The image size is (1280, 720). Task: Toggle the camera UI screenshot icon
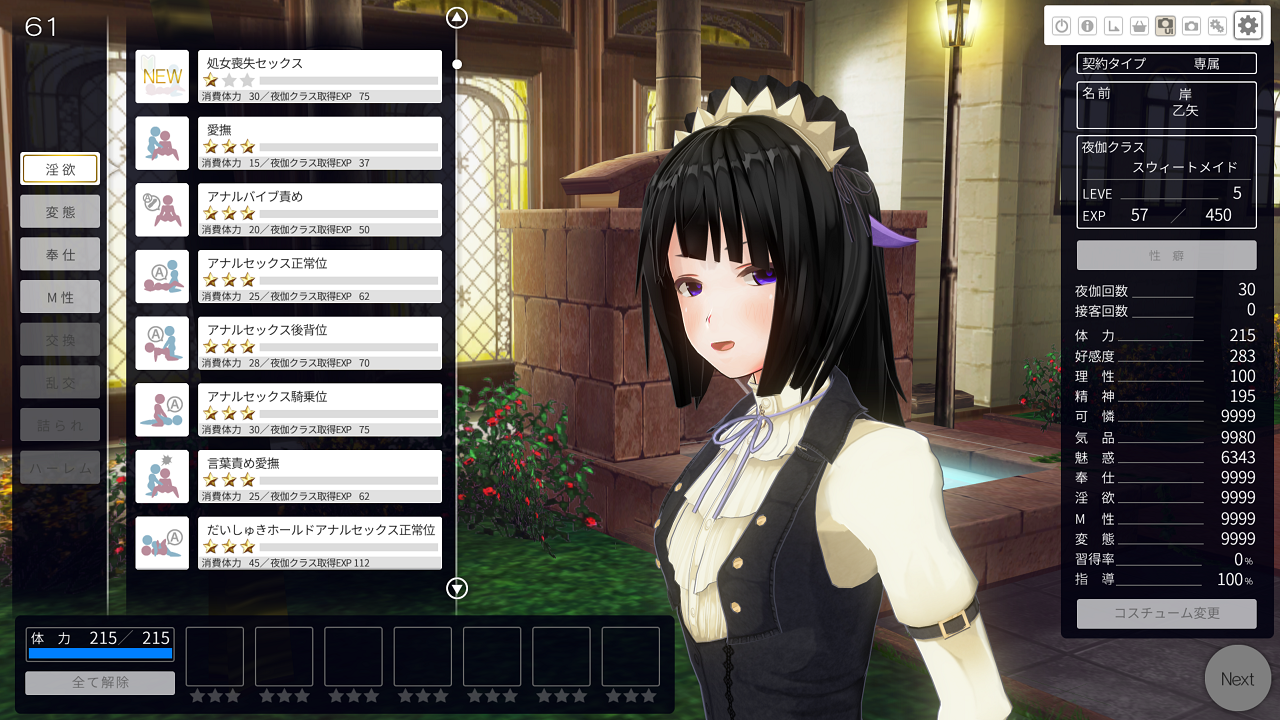point(1165,27)
